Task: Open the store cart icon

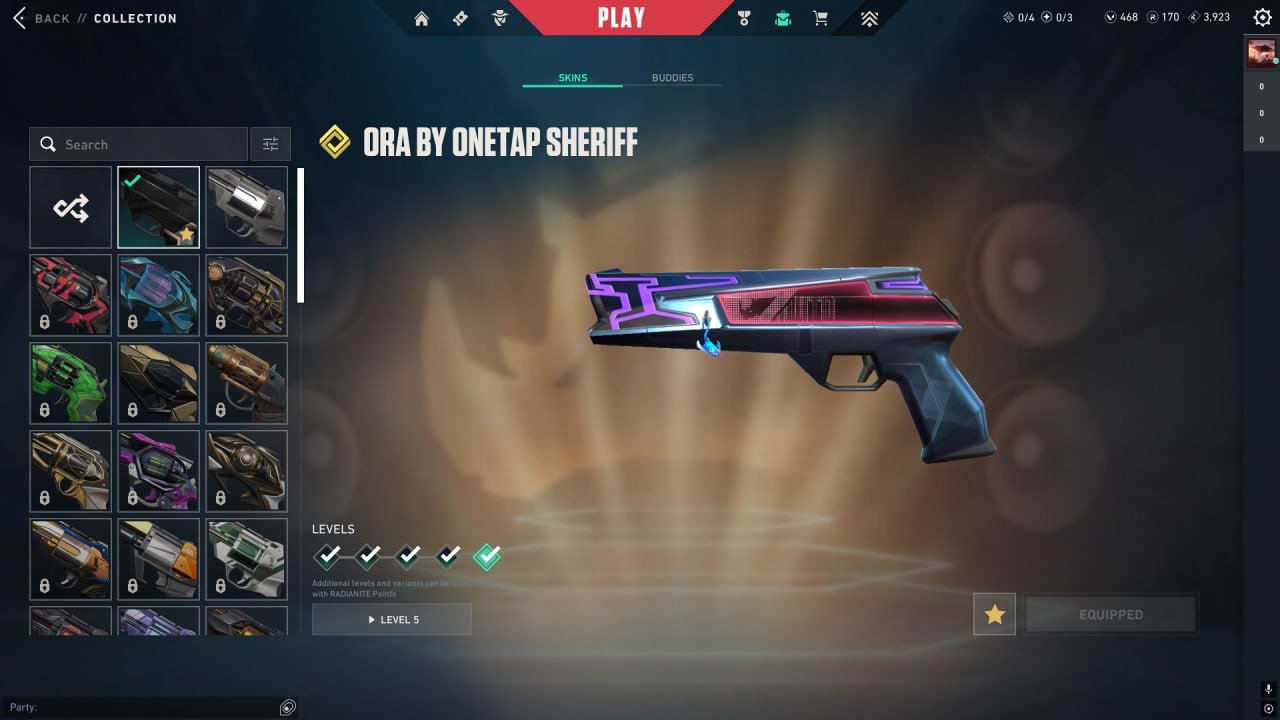Action: coord(820,18)
